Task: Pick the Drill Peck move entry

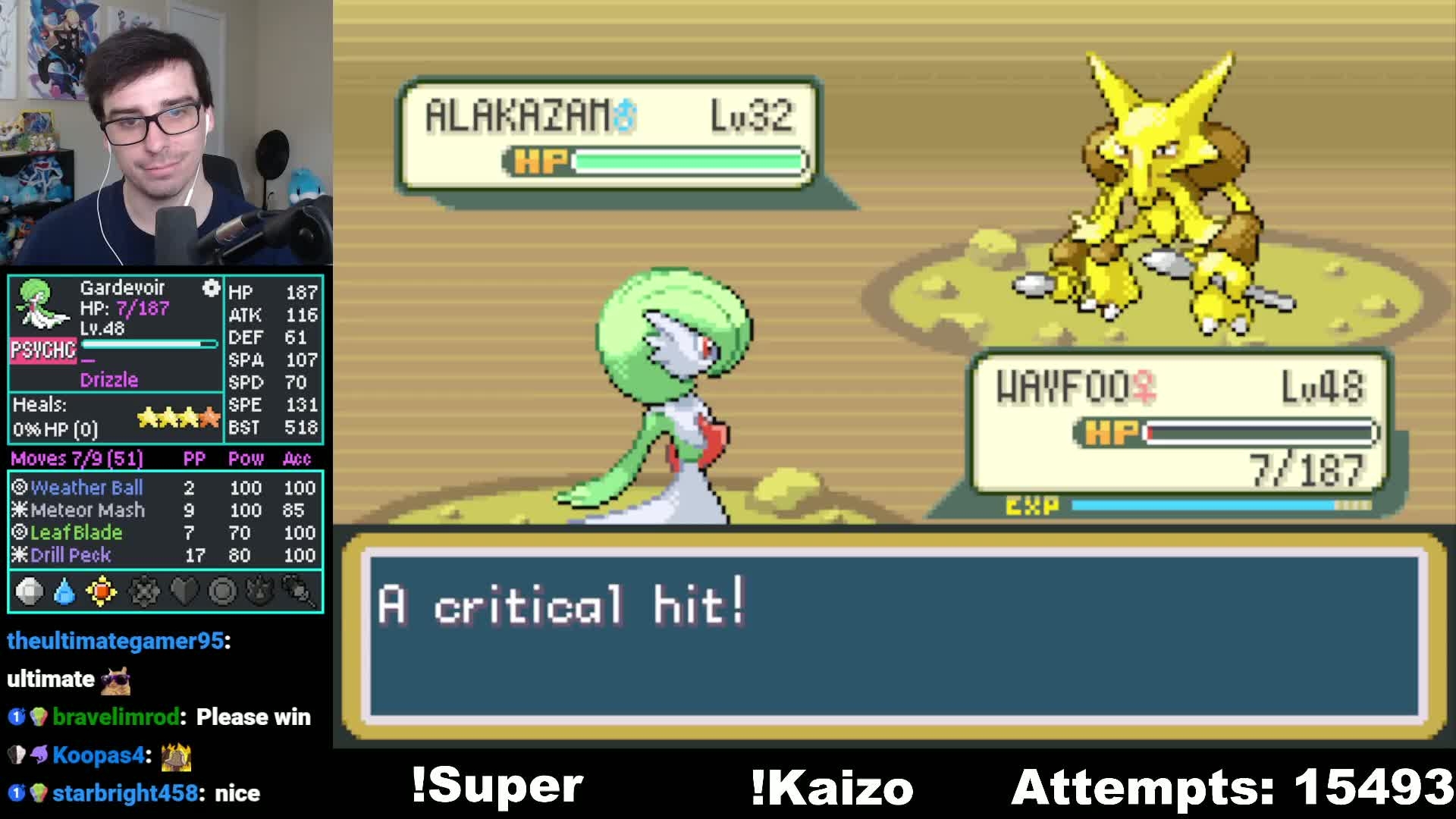Action: 71,555
